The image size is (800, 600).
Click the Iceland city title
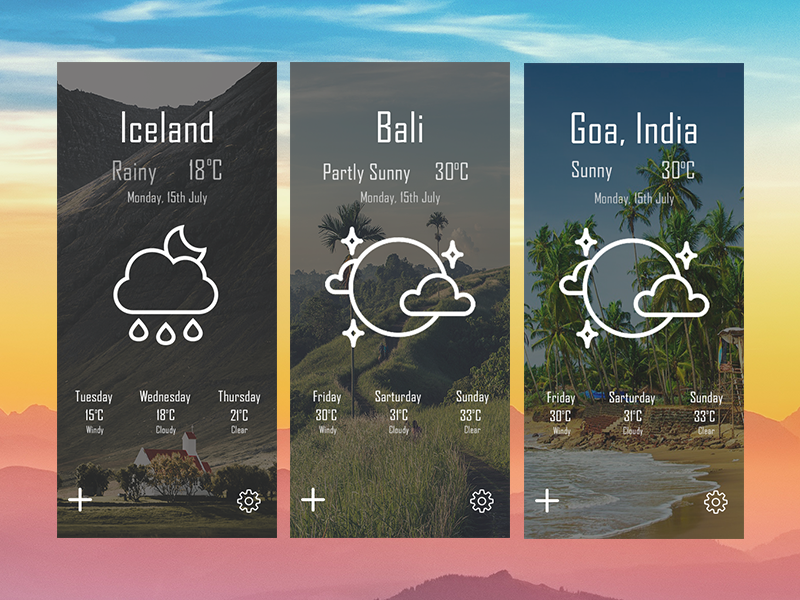click(167, 129)
